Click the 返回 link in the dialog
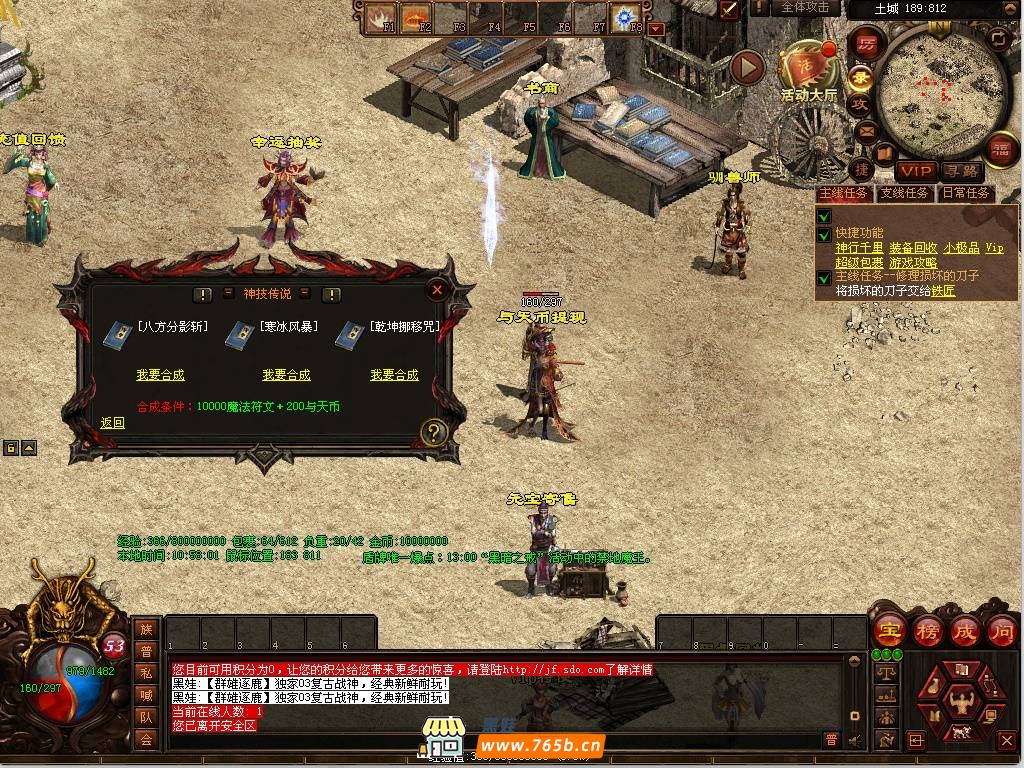 [113, 423]
